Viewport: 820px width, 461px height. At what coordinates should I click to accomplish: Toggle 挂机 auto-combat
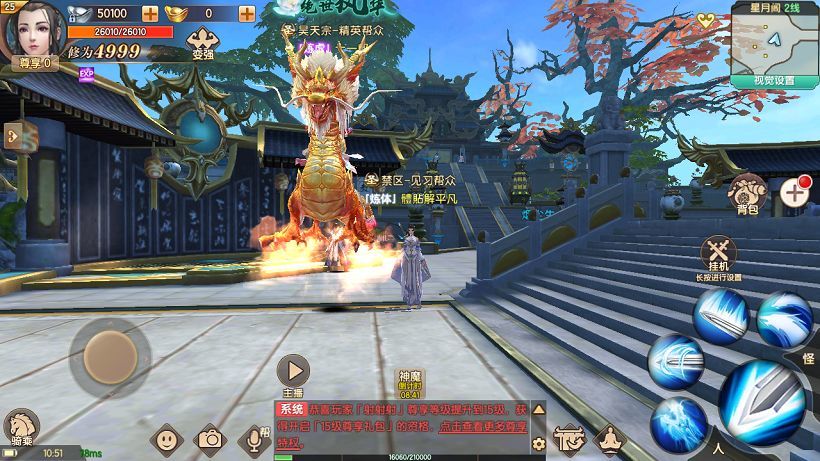pos(718,255)
